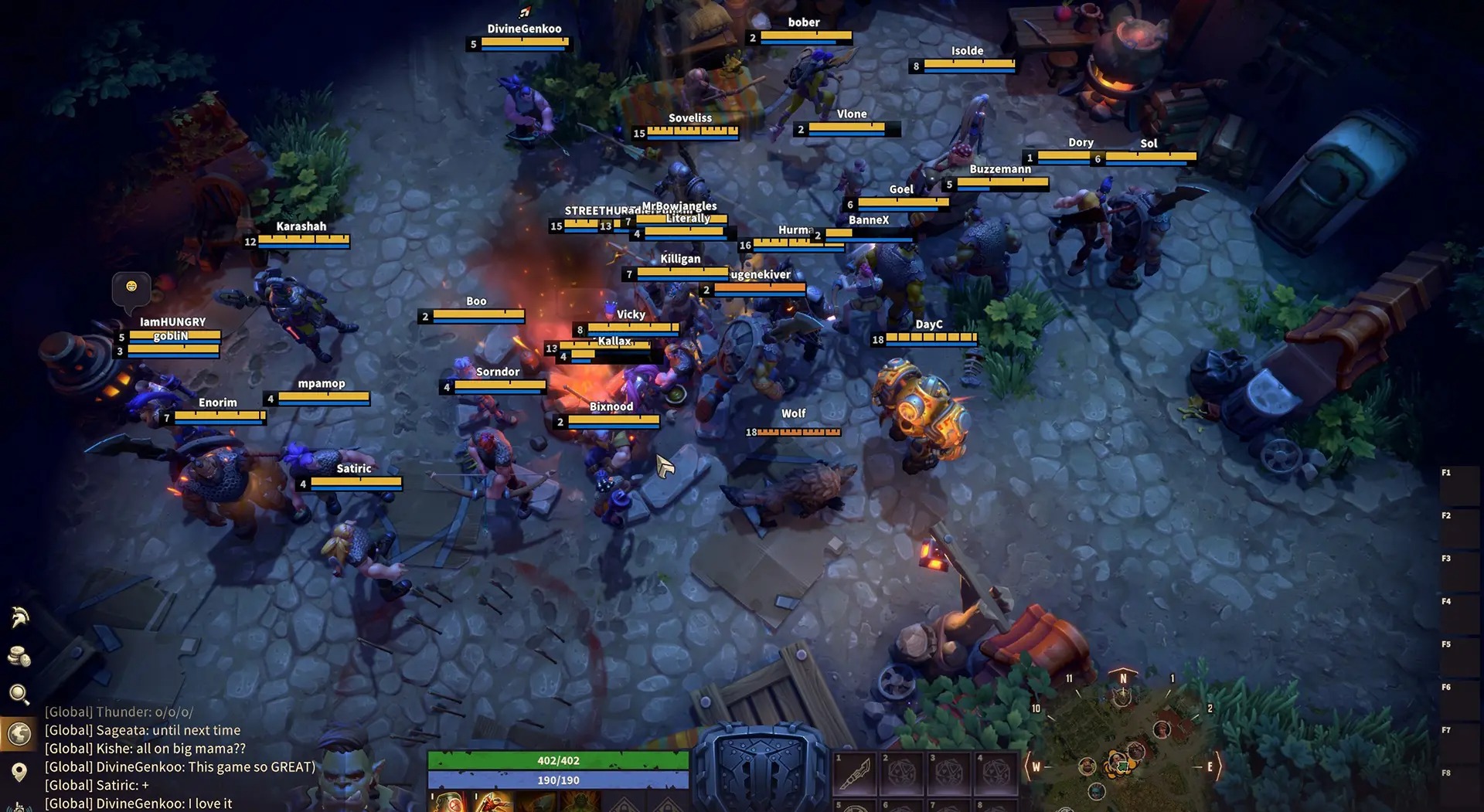This screenshot has width=1484, height=812.
Task: Click the green 402/402 health bar
Action: tap(560, 760)
